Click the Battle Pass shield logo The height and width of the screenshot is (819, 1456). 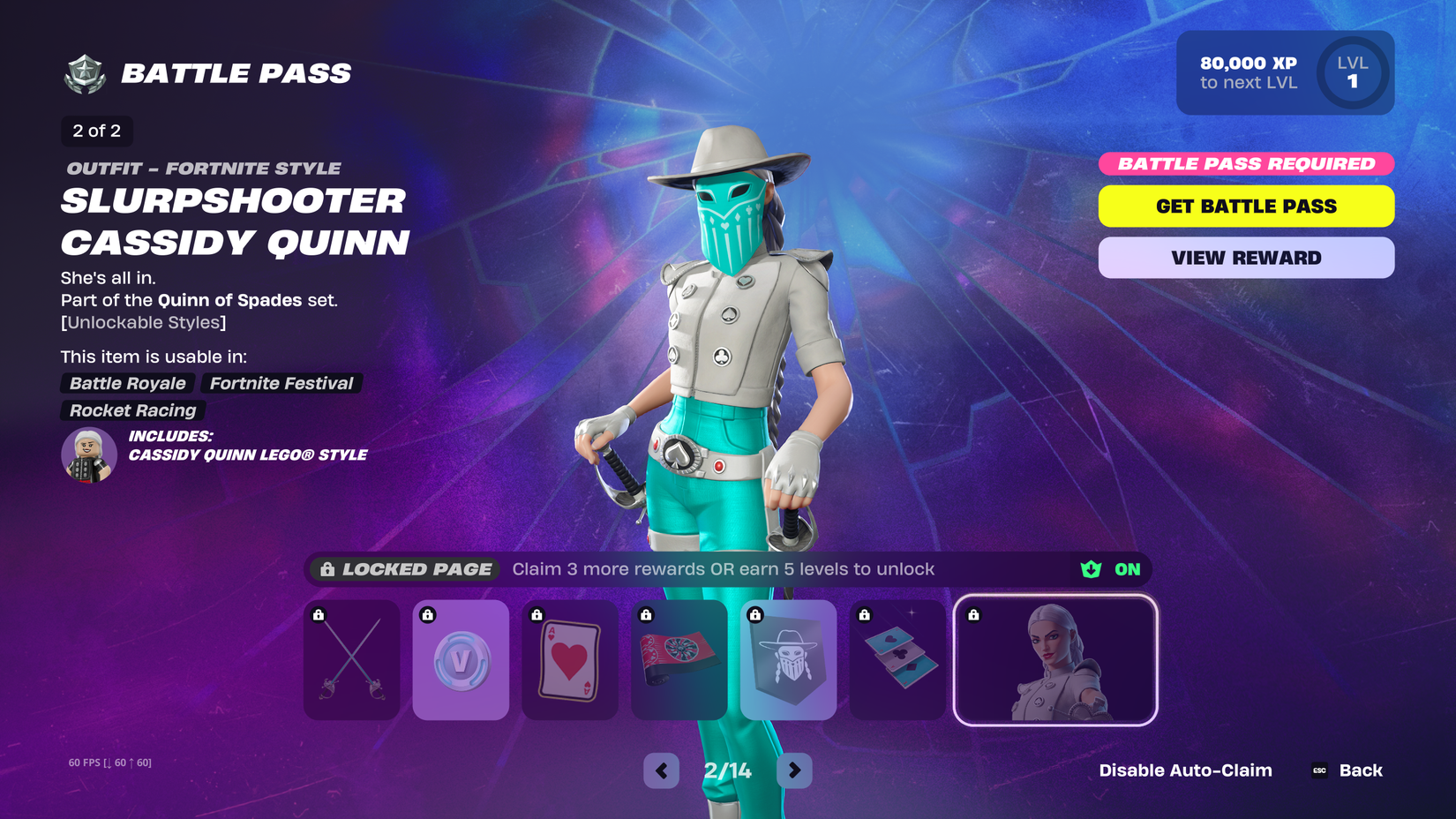[82, 72]
